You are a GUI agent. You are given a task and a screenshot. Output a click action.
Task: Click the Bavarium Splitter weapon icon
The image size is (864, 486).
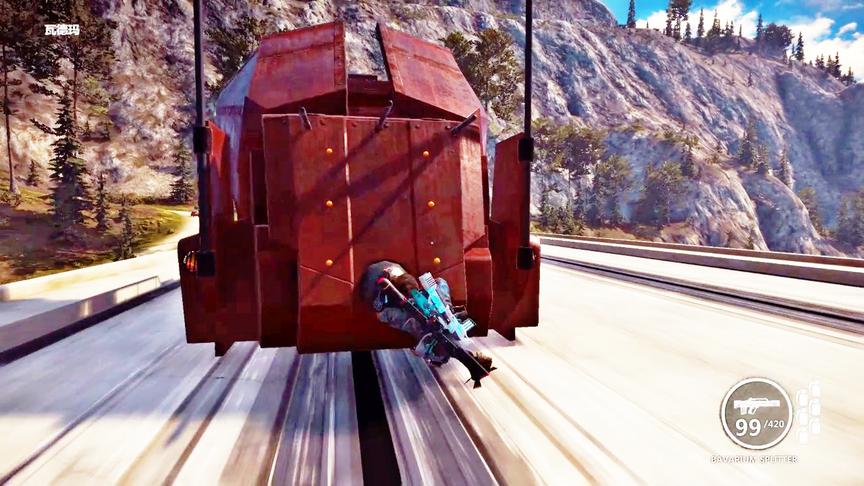pyautogui.click(x=756, y=405)
